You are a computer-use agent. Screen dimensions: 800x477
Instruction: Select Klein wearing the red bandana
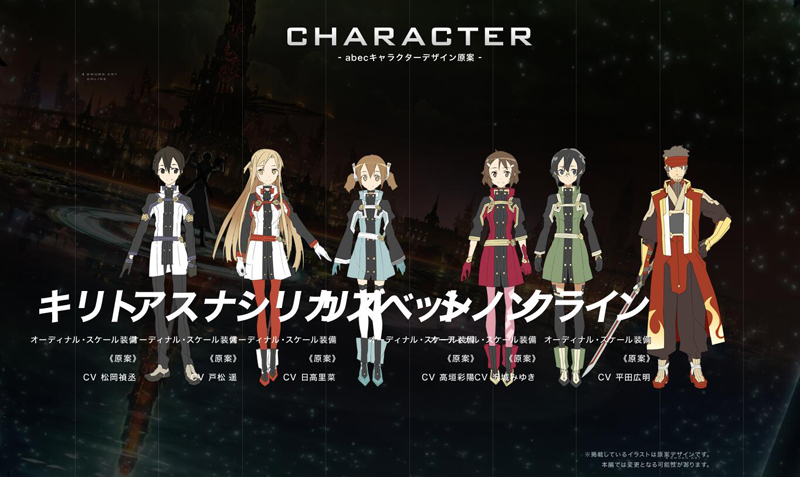pos(681,220)
